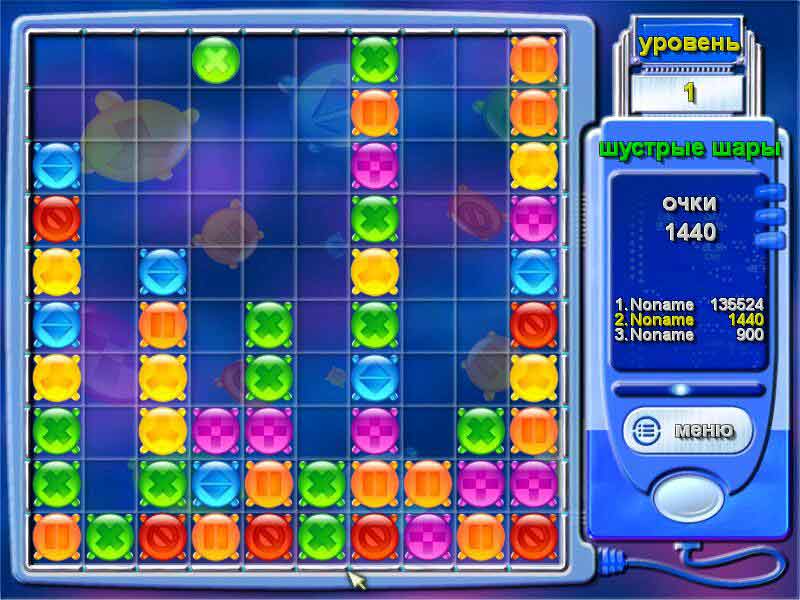Select the lone green ball left of the top row
Screen dimensions: 800x600
pyautogui.click(x=215, y=59)
